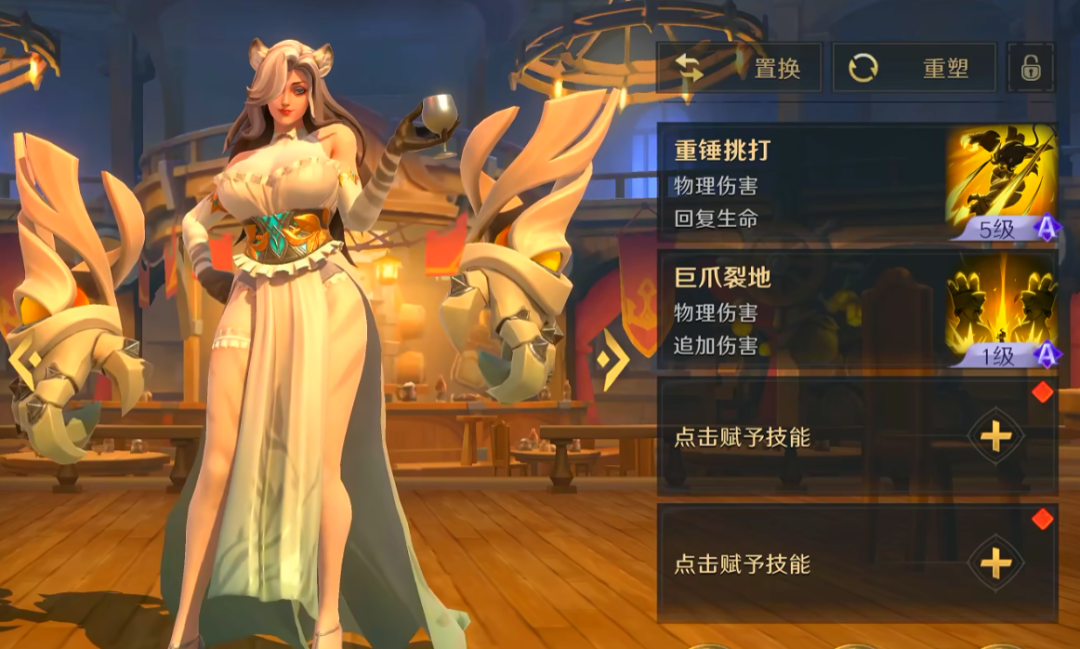Click the 重塑 reshape button
1080x649 pixels.
[914, 68]
